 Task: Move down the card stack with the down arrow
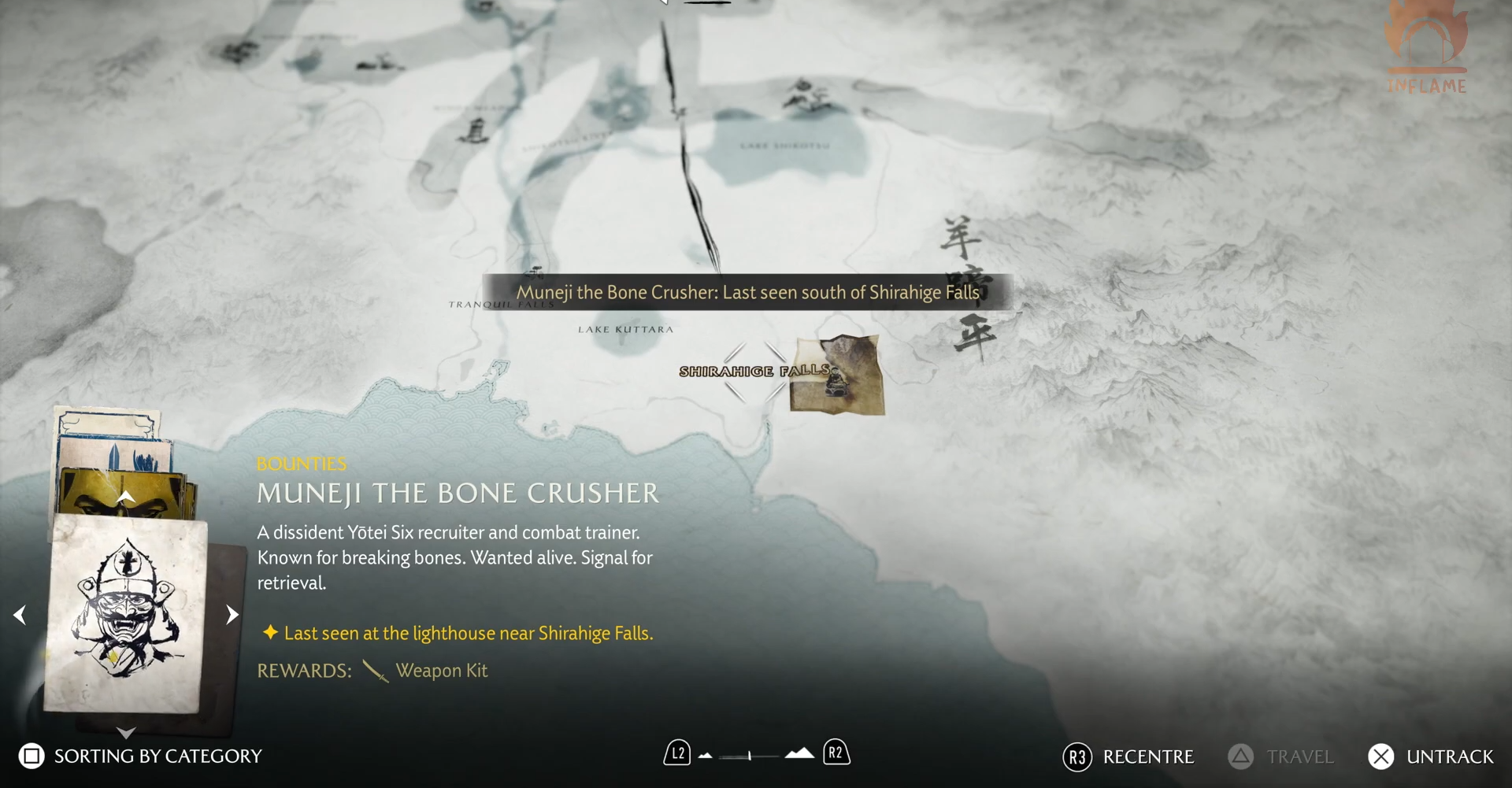click(x=126, y=733)
